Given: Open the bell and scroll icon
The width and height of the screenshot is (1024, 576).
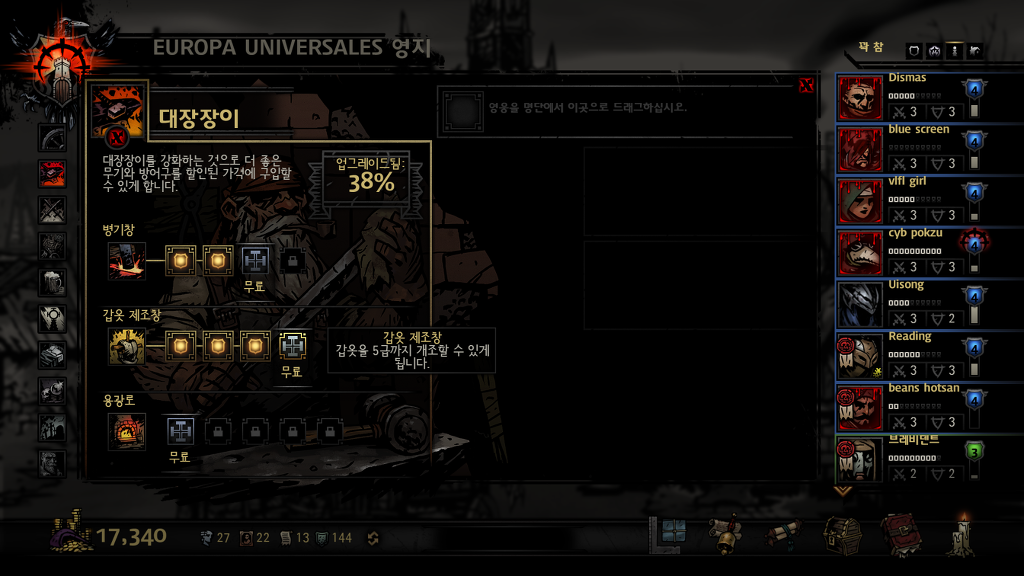Looking at the screenshot, I should point(725,535).
